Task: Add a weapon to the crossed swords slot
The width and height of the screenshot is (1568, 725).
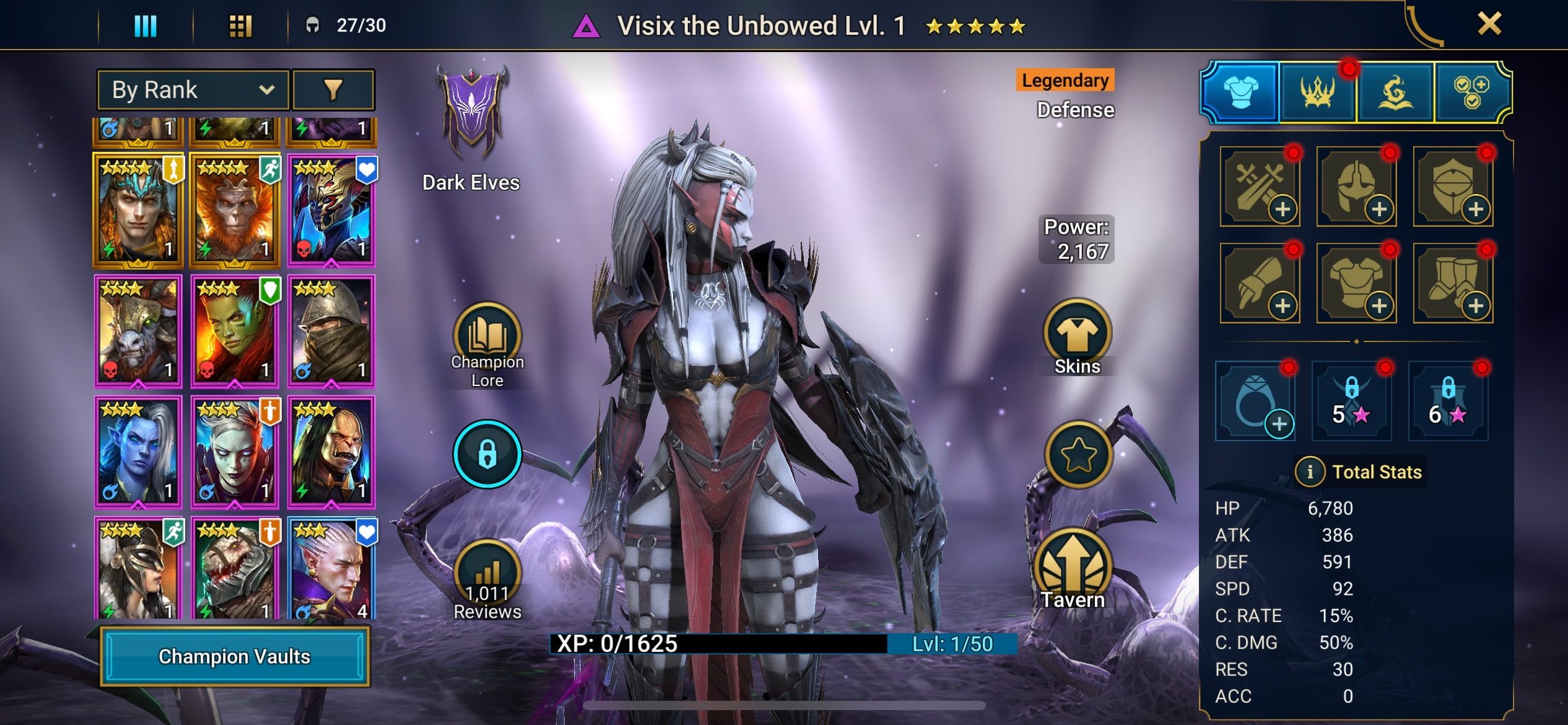Action: tap(1260, 187)
